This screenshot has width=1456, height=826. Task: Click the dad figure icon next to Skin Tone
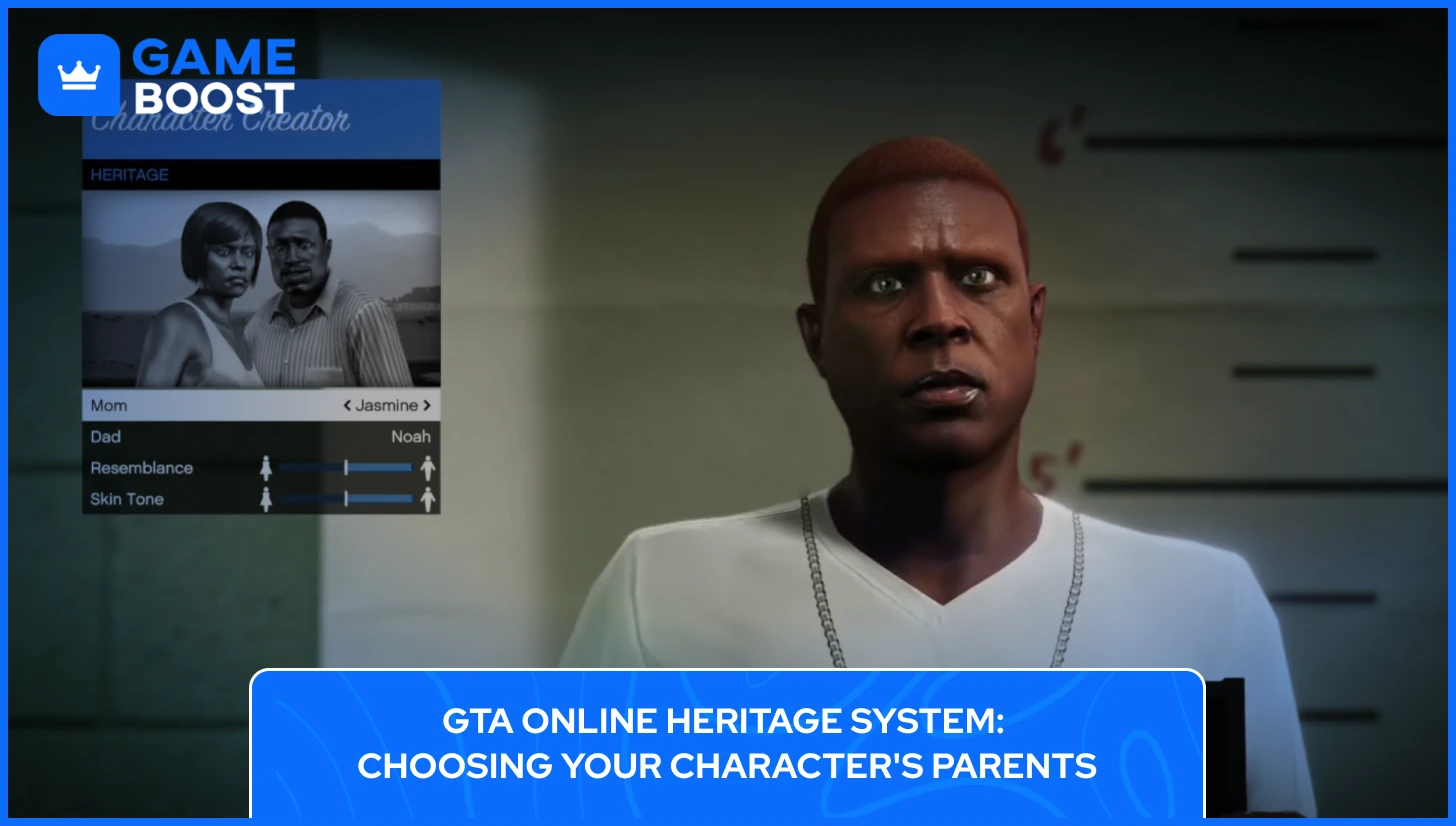pyautogui.click(x=428, y=498)
